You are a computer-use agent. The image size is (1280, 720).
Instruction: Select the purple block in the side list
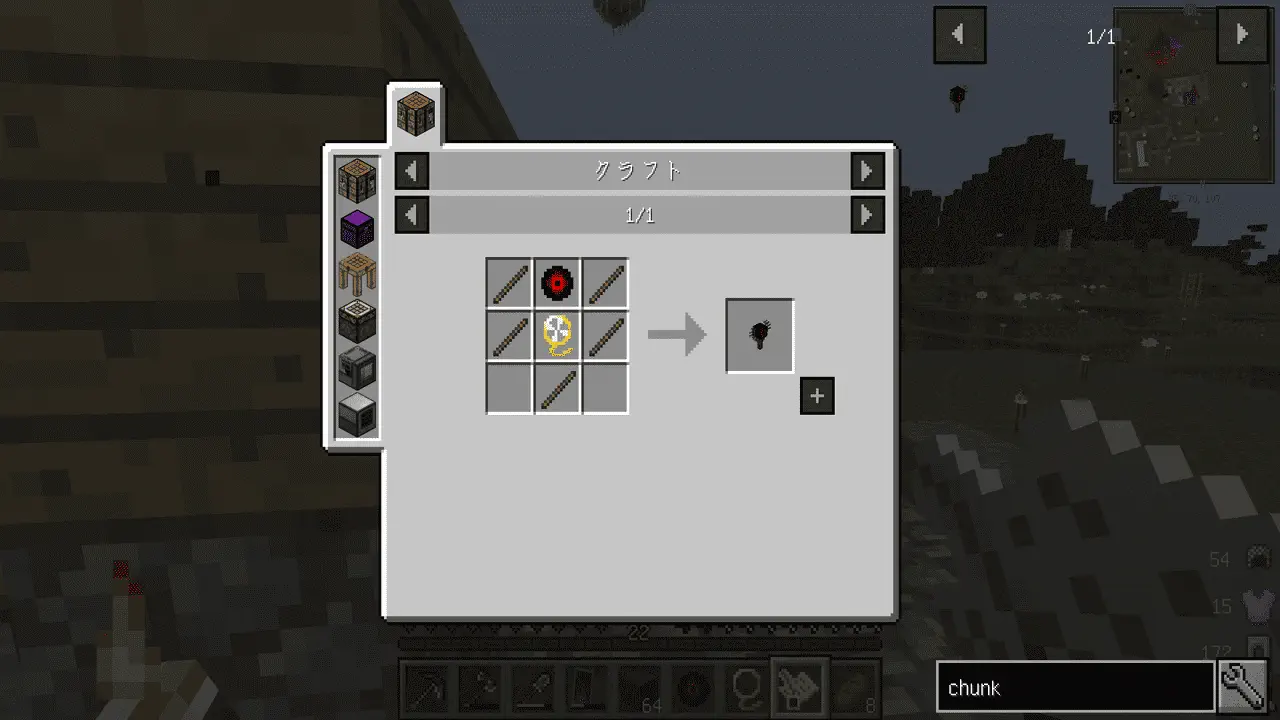(x=357, y=227)
